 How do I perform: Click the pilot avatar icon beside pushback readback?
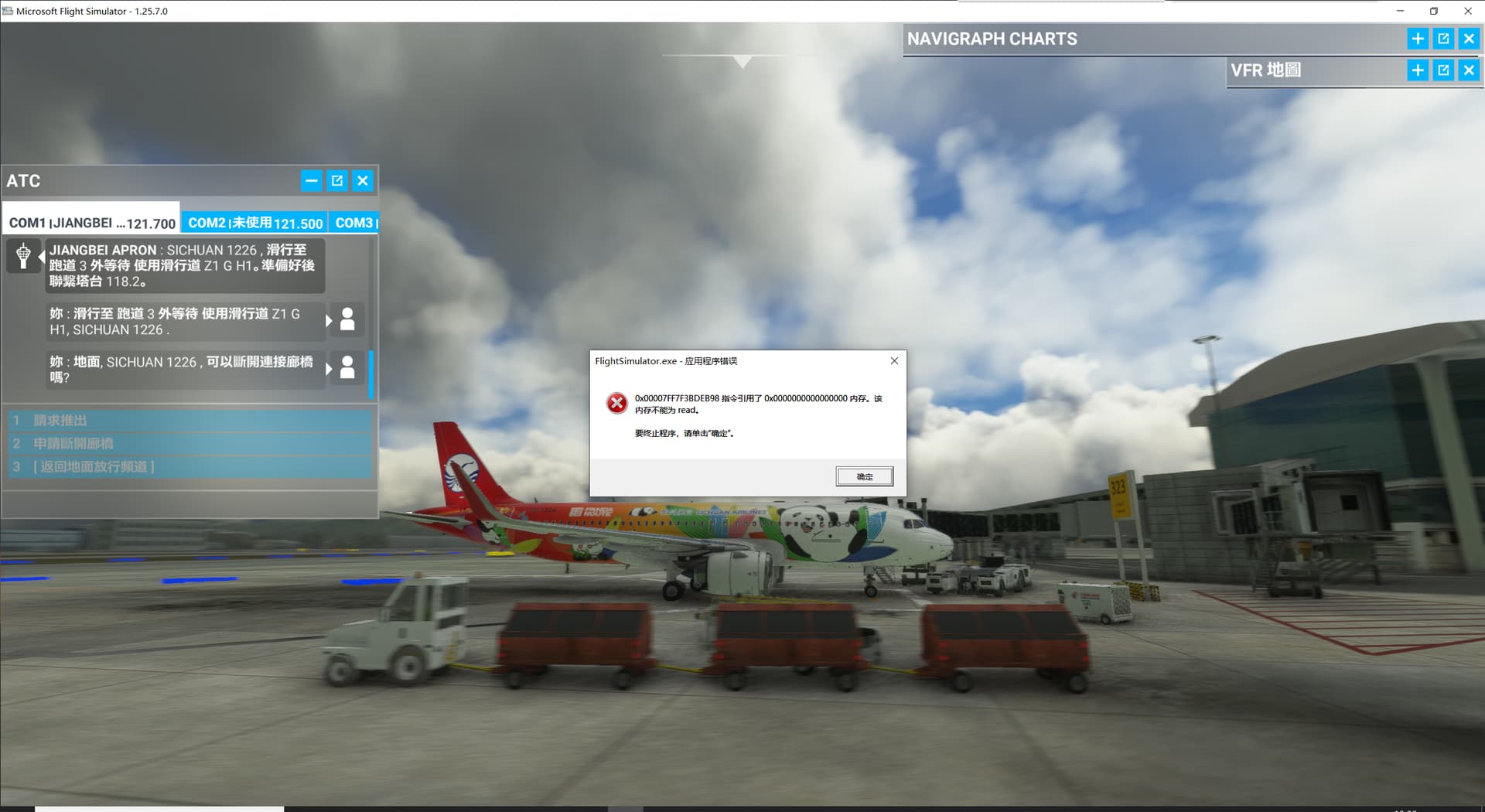(x=347, y=319)
